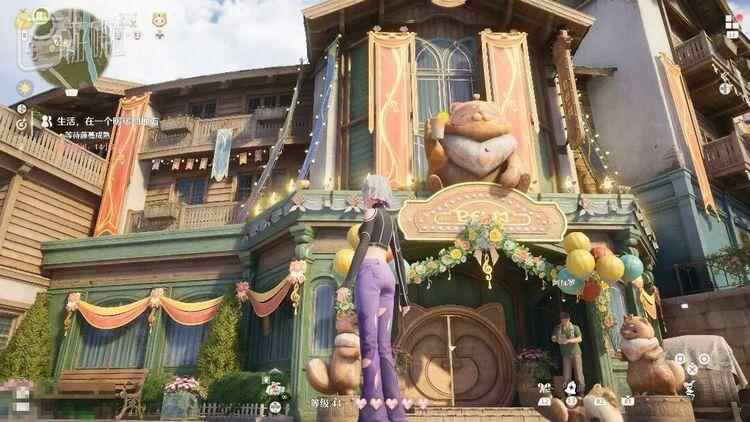Click the quest tracker text entry

(x=100, y=121)
